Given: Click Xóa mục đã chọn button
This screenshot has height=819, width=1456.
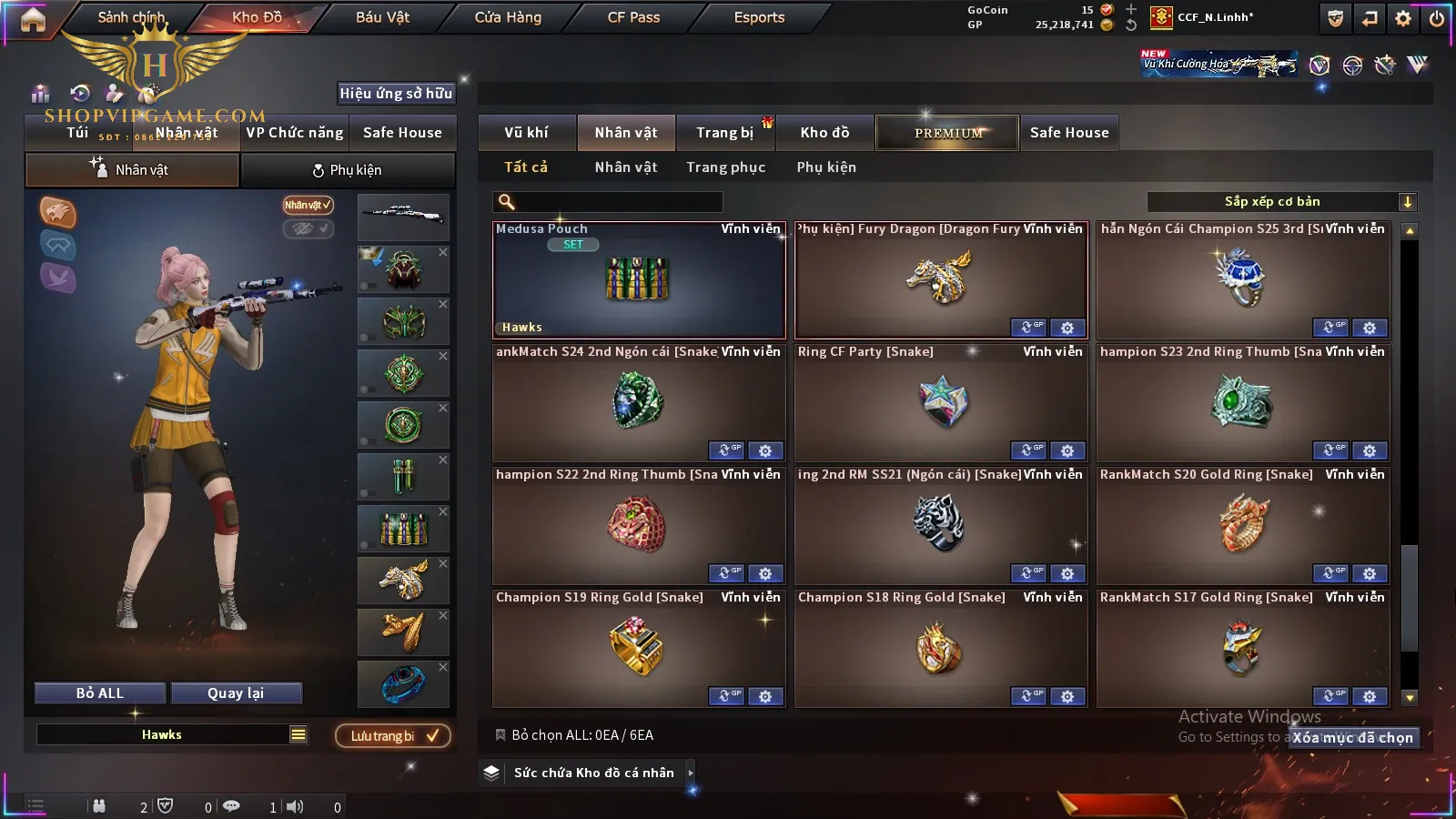Looking at the screenshot, I should 1353,738.
